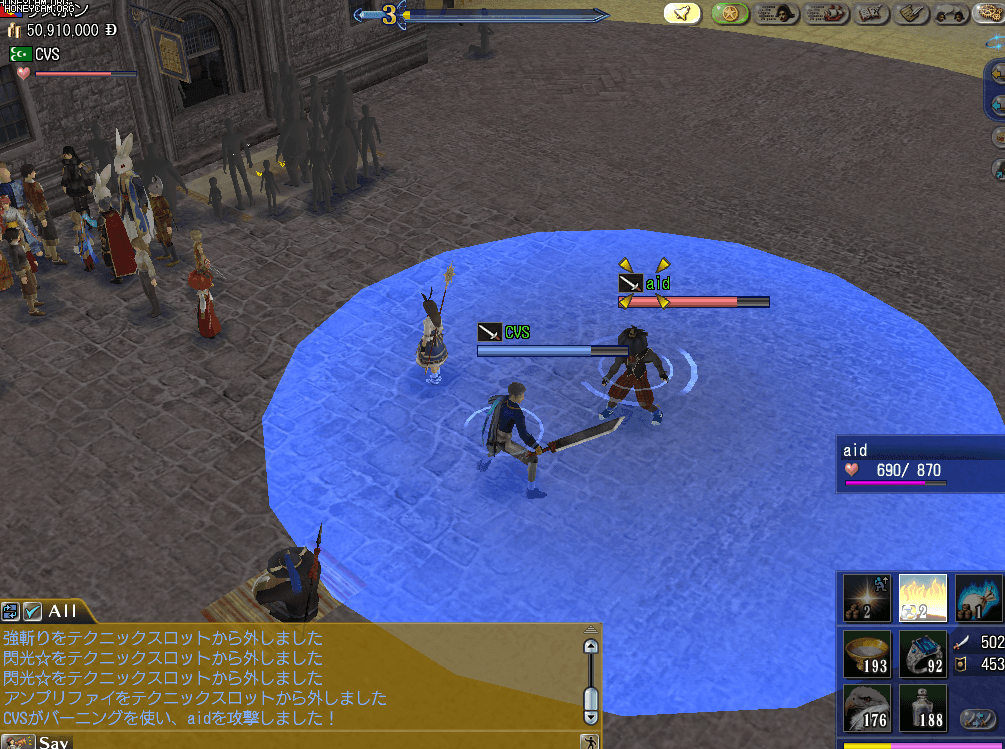Use the golden bowl item with 193
This screenshot has width=1005, height=749.
click(867, 654)
